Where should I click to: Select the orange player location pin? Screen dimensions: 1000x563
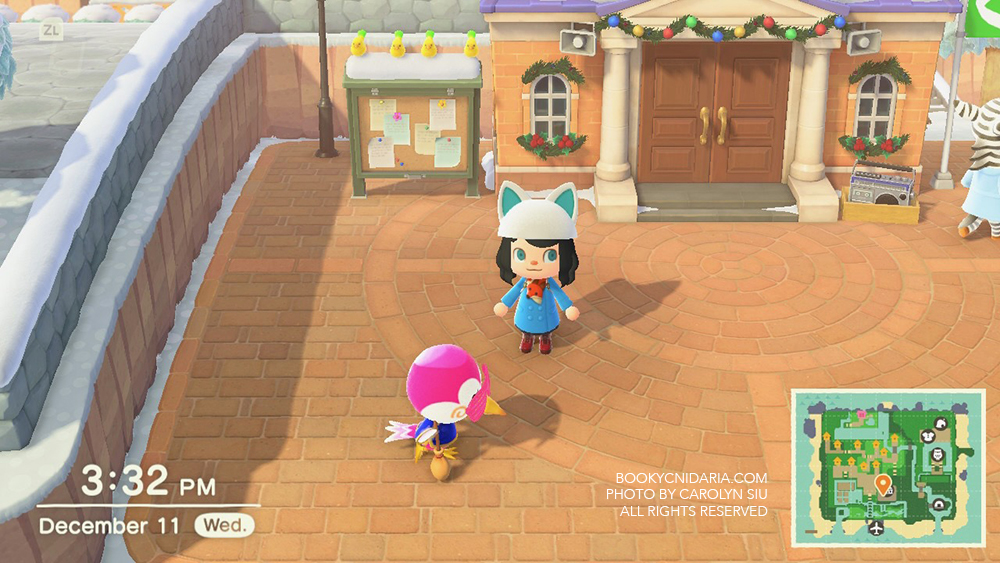[x=883, y=484]
